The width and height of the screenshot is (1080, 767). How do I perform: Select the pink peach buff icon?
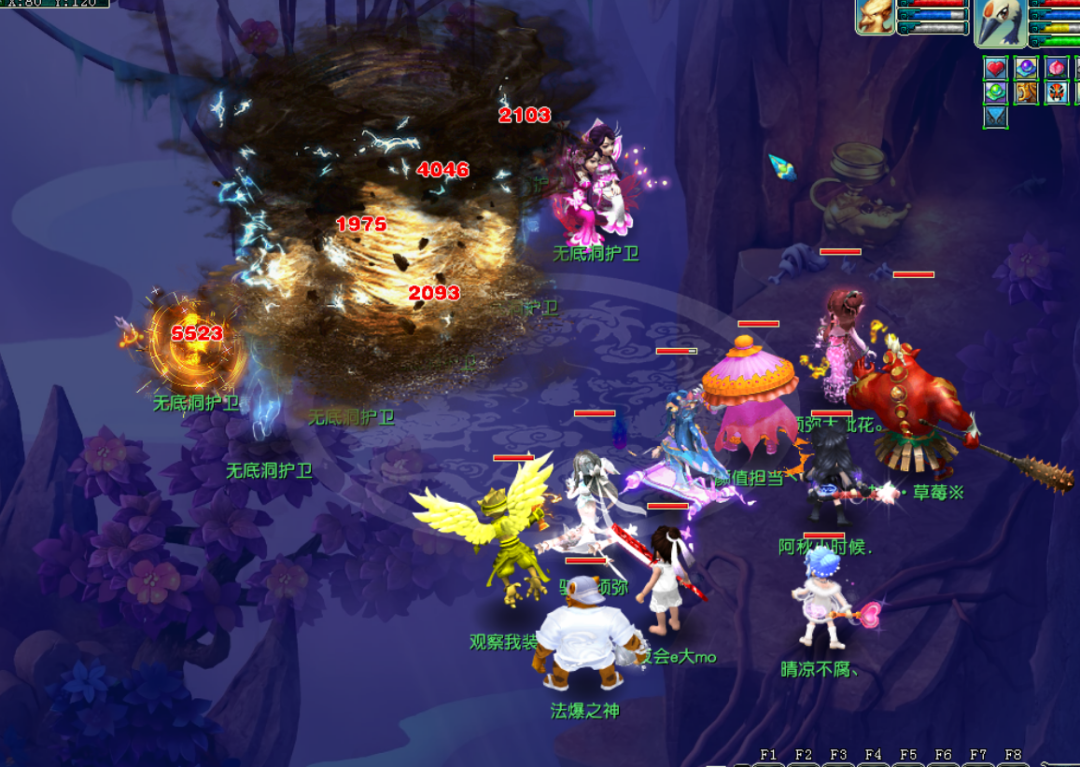pyautogui.click(x=1057, y=68)
